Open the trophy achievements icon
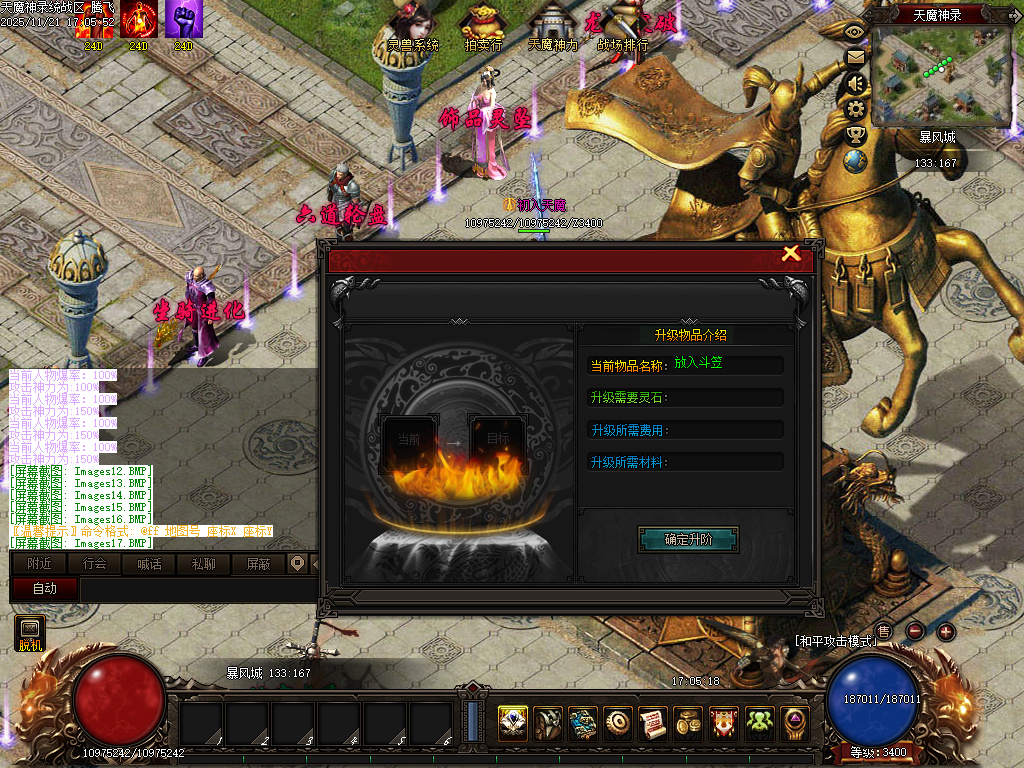The width and height of the screenshot is (1024, 768). [x=856, y=134]
